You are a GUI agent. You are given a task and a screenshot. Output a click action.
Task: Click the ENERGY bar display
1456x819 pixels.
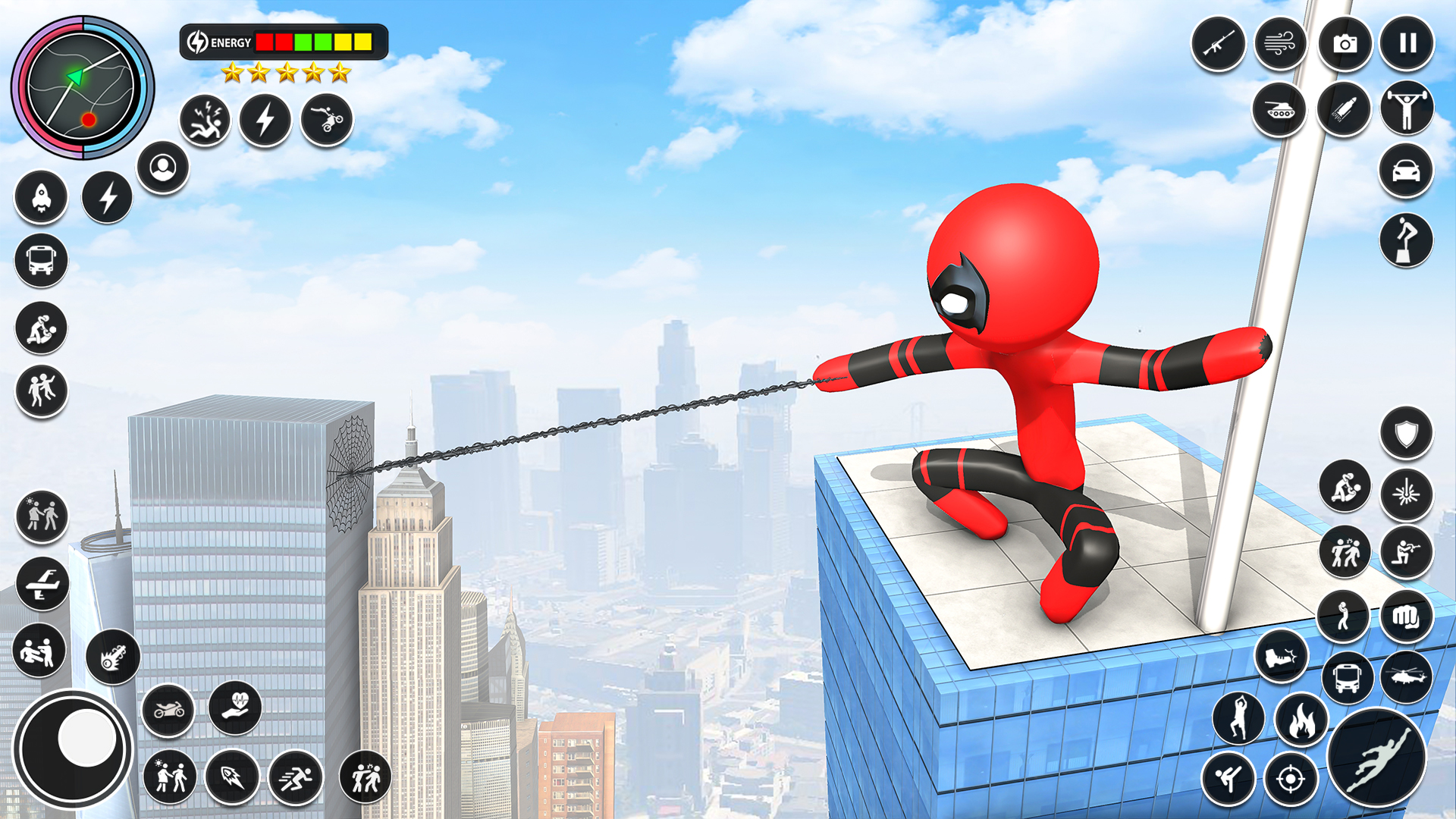pyautogui.click(x=281, y=42)
